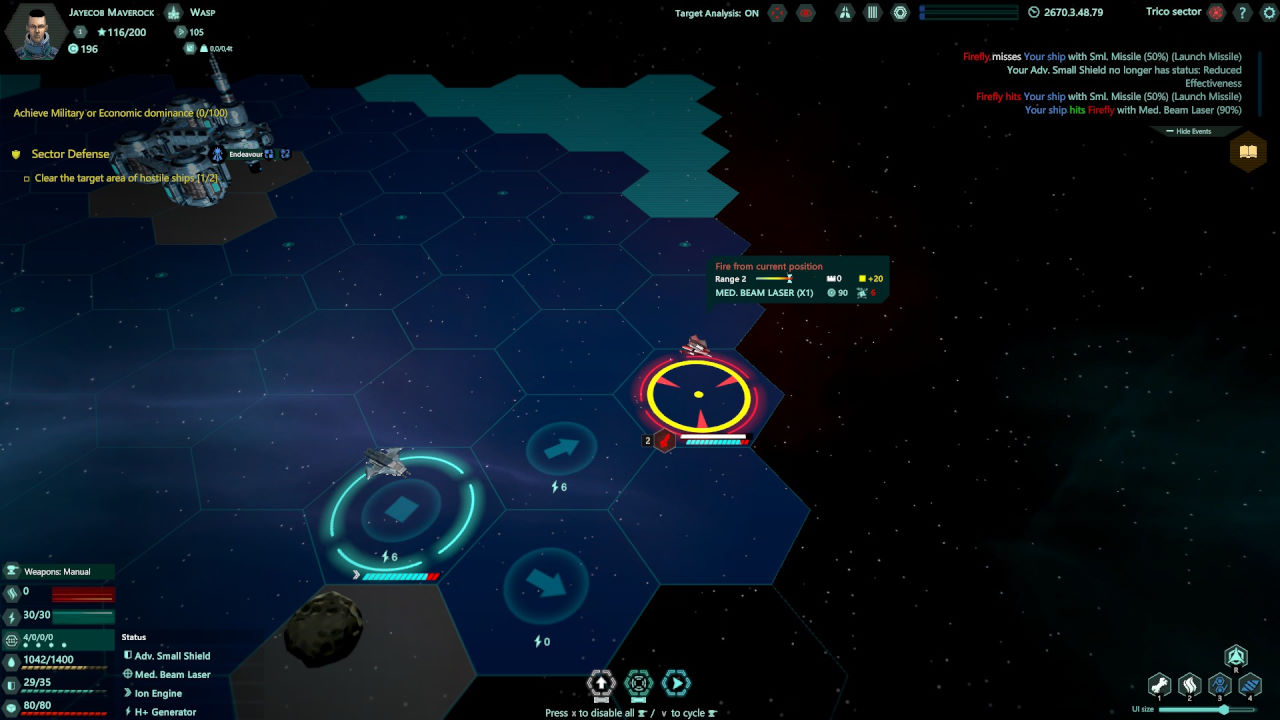Select the lower-right arrow move hex
1280x720 pixels.
(545, 584)
